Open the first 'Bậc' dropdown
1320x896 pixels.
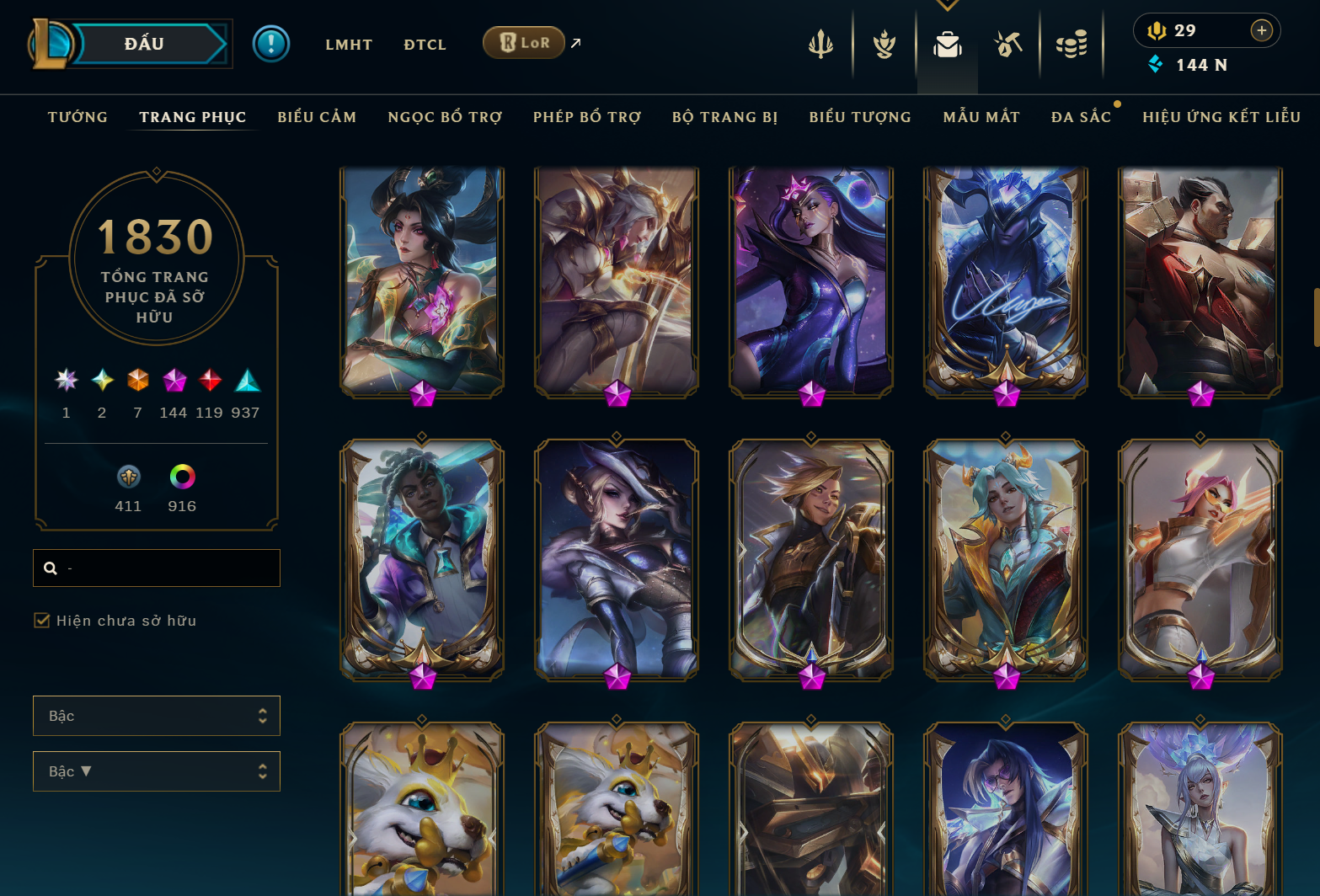156,715
